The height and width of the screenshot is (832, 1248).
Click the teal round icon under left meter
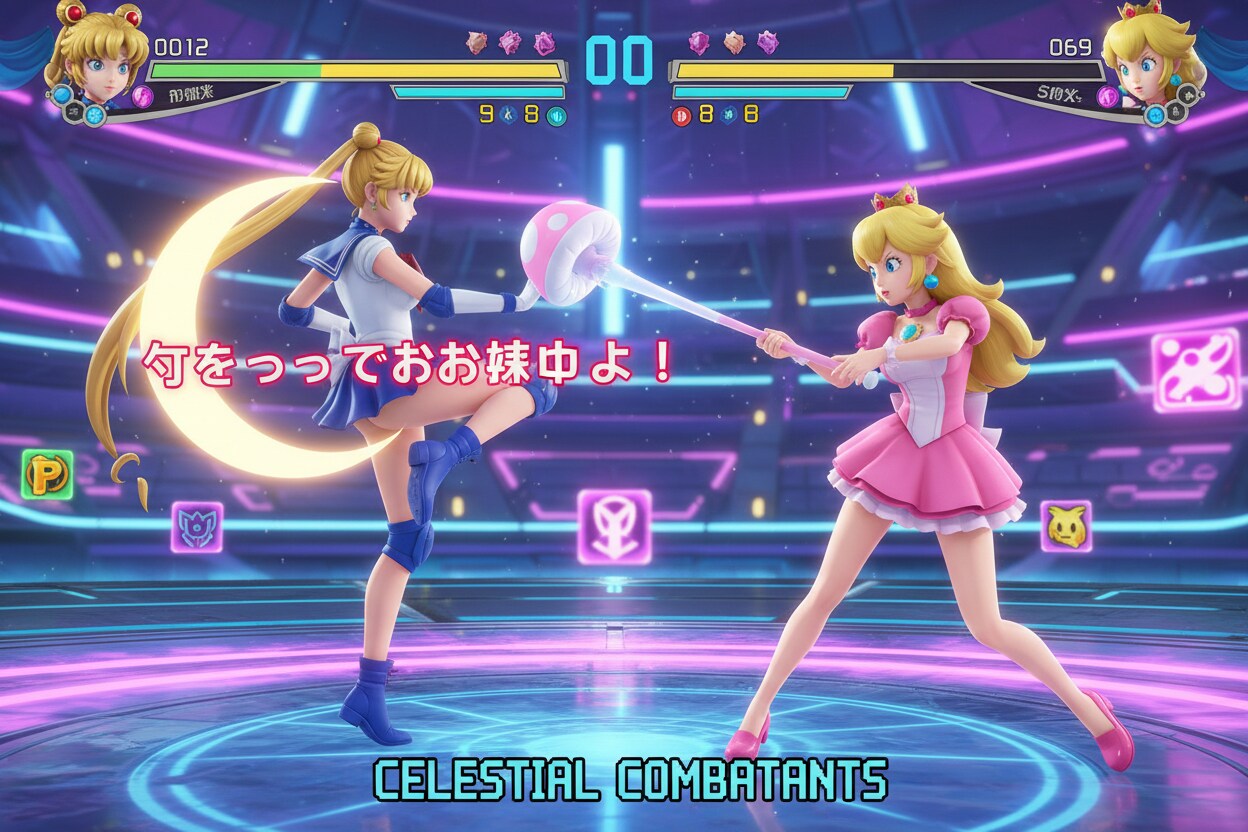[x=556, y=115]
